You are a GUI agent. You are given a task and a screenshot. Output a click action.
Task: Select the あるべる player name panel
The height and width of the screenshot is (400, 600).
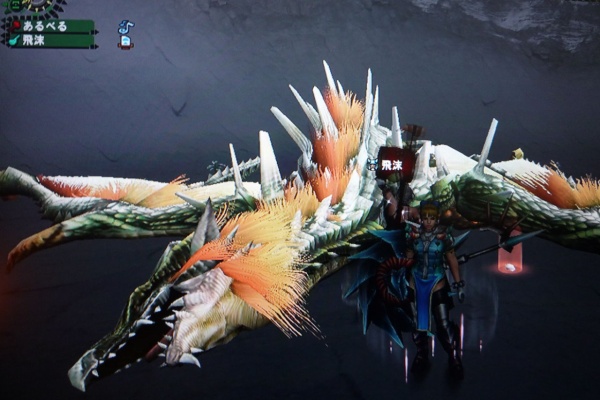pyautogui.click(x=52, y=26)
